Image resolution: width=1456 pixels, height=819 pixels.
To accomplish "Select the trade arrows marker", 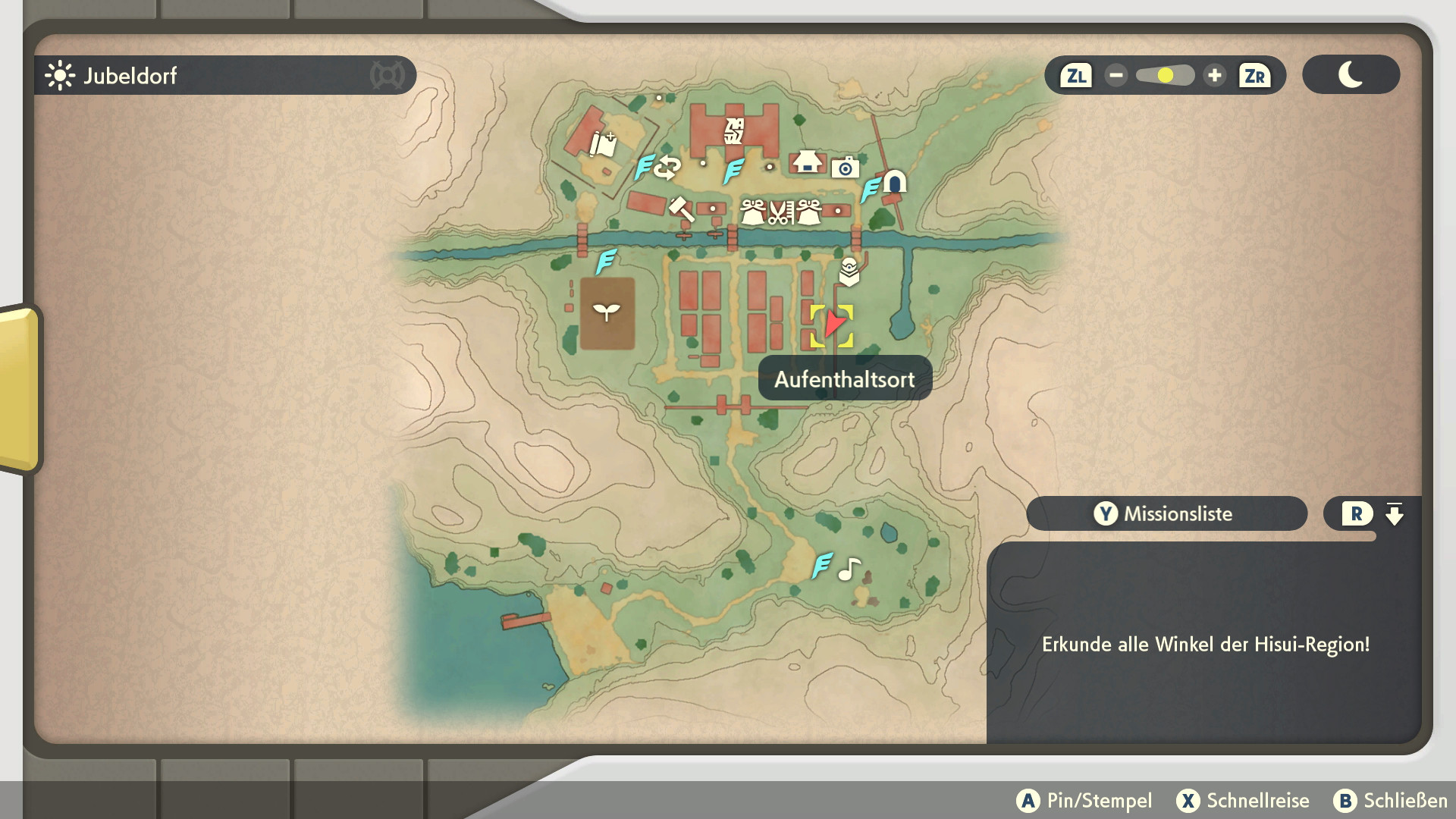I will point(667,168).
